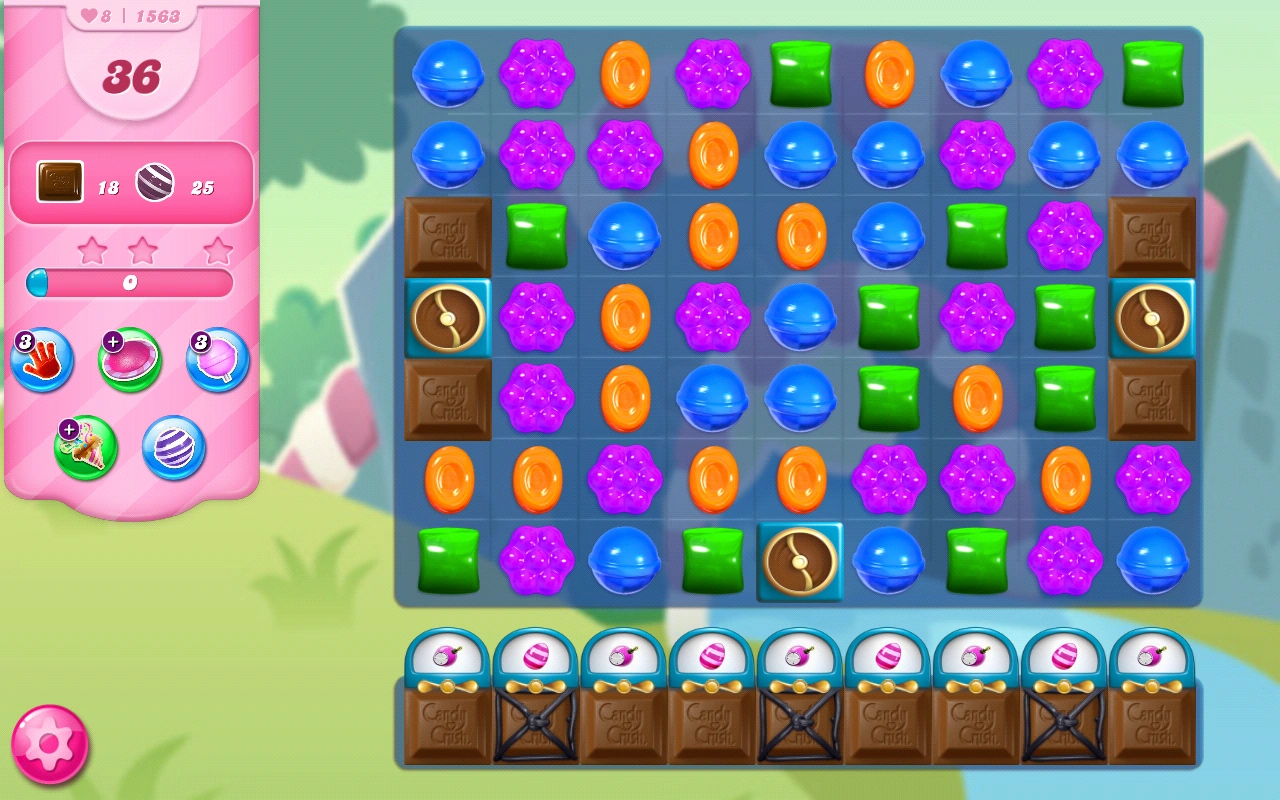This screenshot has height=800, width=1280.
Task: Click the level number 1563
Action: point(158,15)
